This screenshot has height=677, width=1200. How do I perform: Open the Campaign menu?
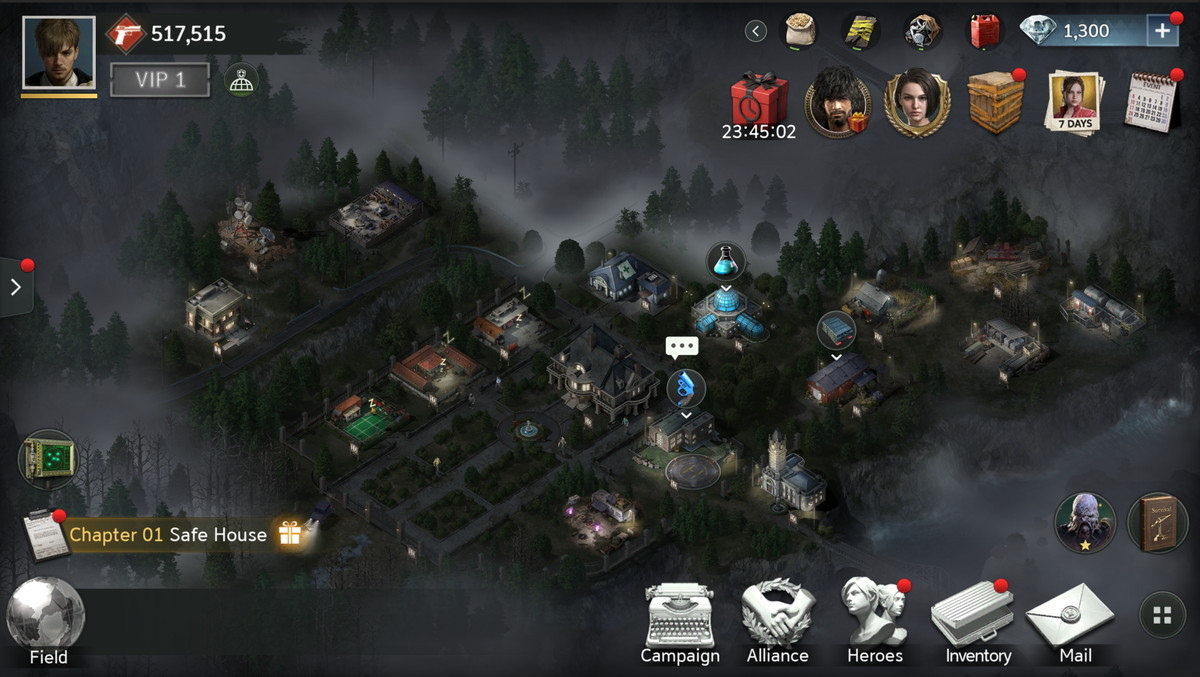click(x=680, y=624)
